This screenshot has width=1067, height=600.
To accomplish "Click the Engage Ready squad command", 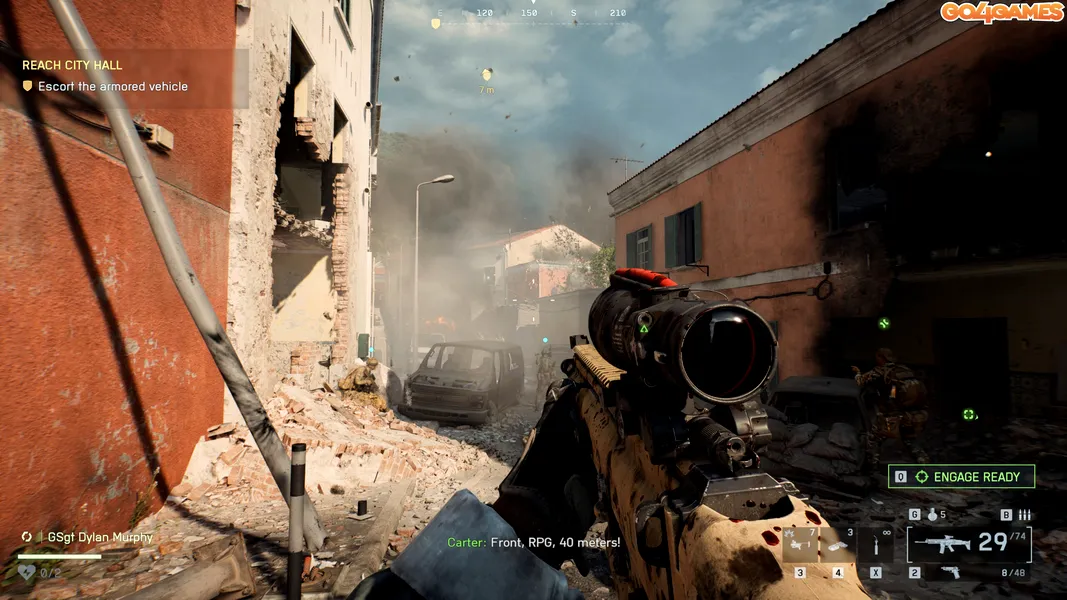I will pos(961,477).
